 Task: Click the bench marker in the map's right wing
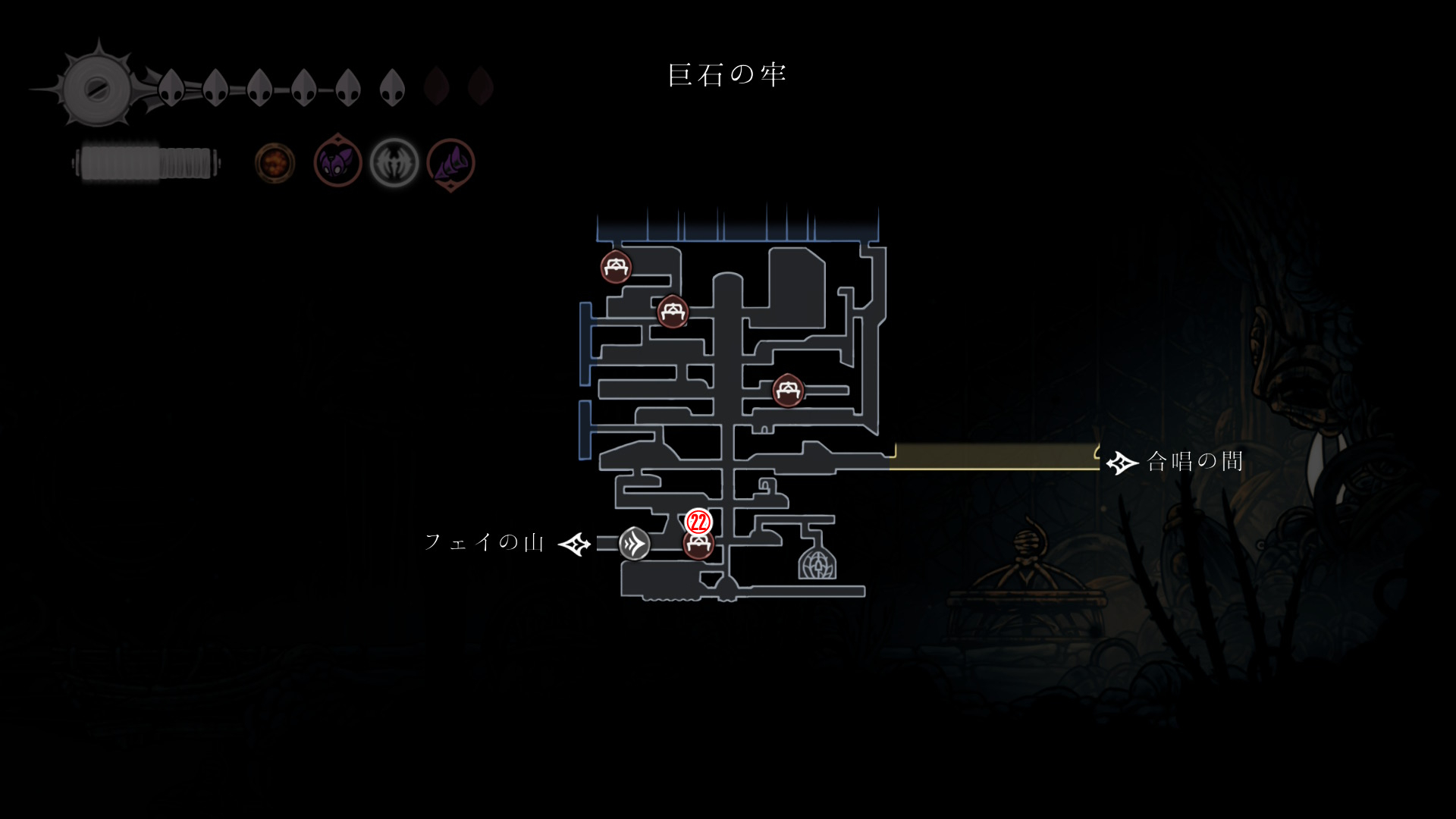click(787, 391)
